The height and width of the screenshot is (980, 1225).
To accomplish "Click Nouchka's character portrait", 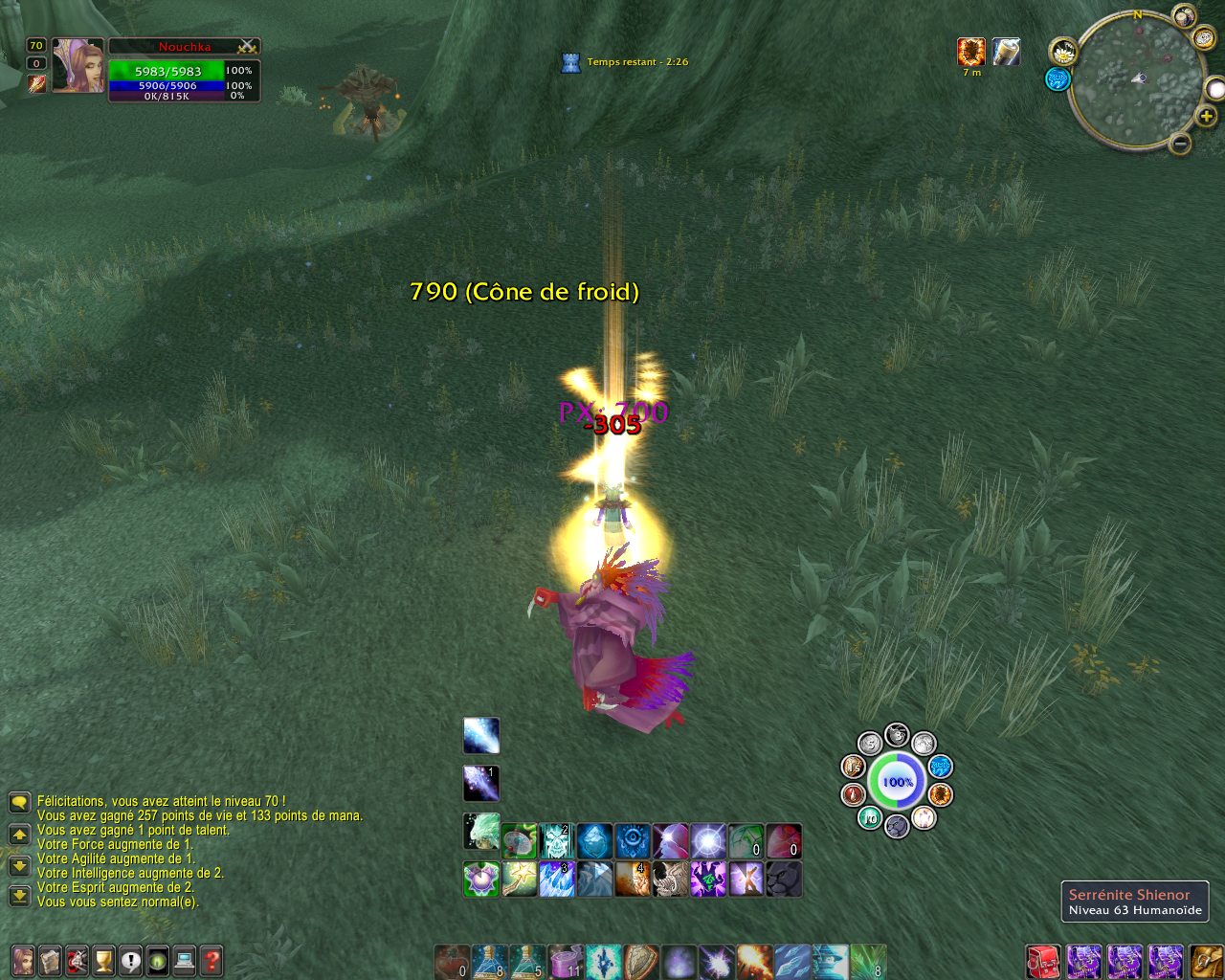I will pyautogui.click(x=78, y=65).
